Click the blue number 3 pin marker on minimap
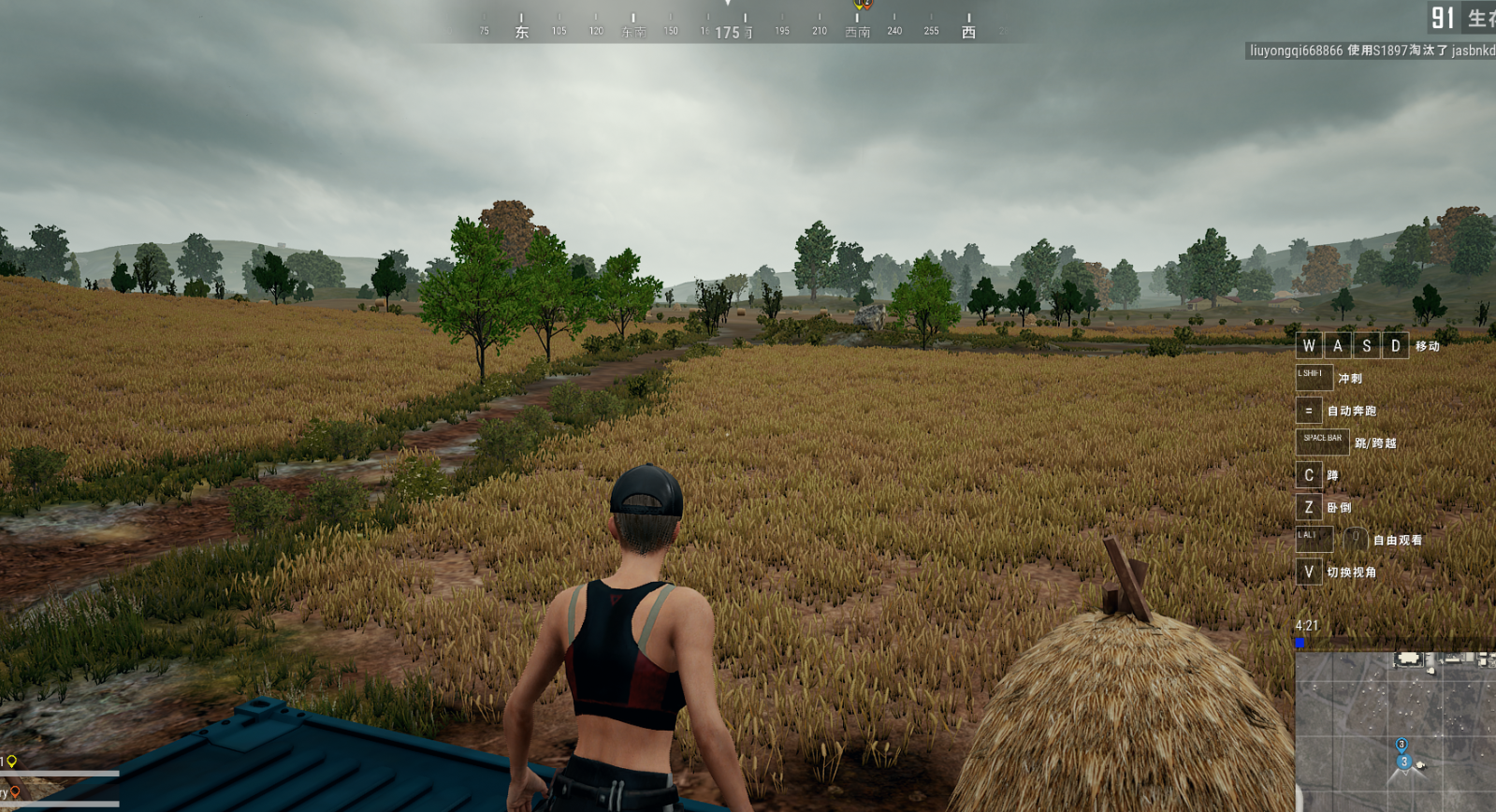 [1402, 746]
